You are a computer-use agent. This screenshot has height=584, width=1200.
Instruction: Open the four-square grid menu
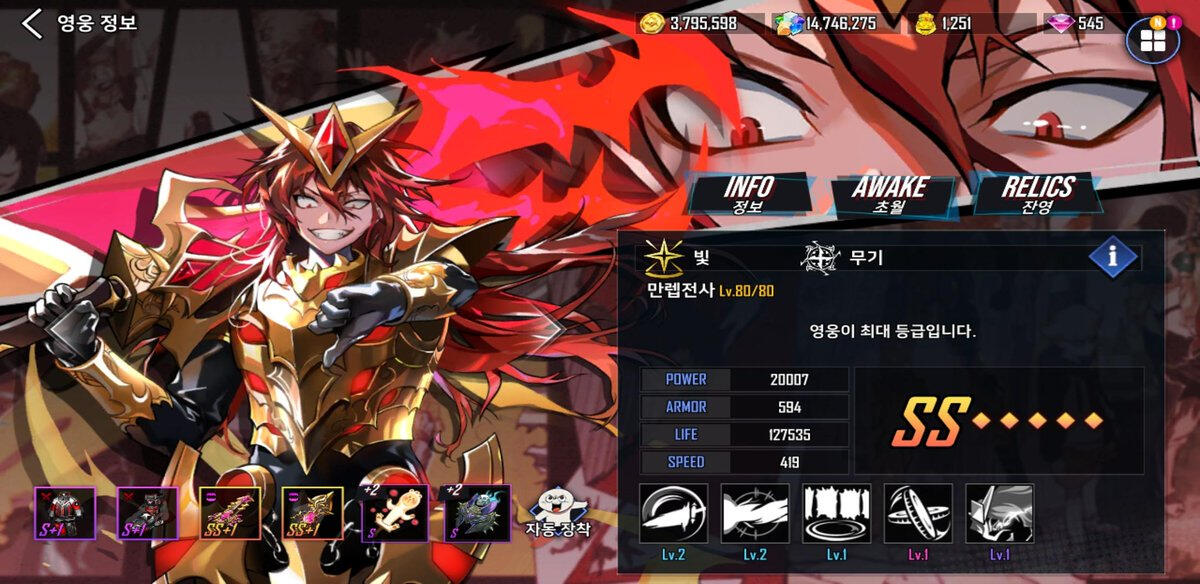point(1152,41)
